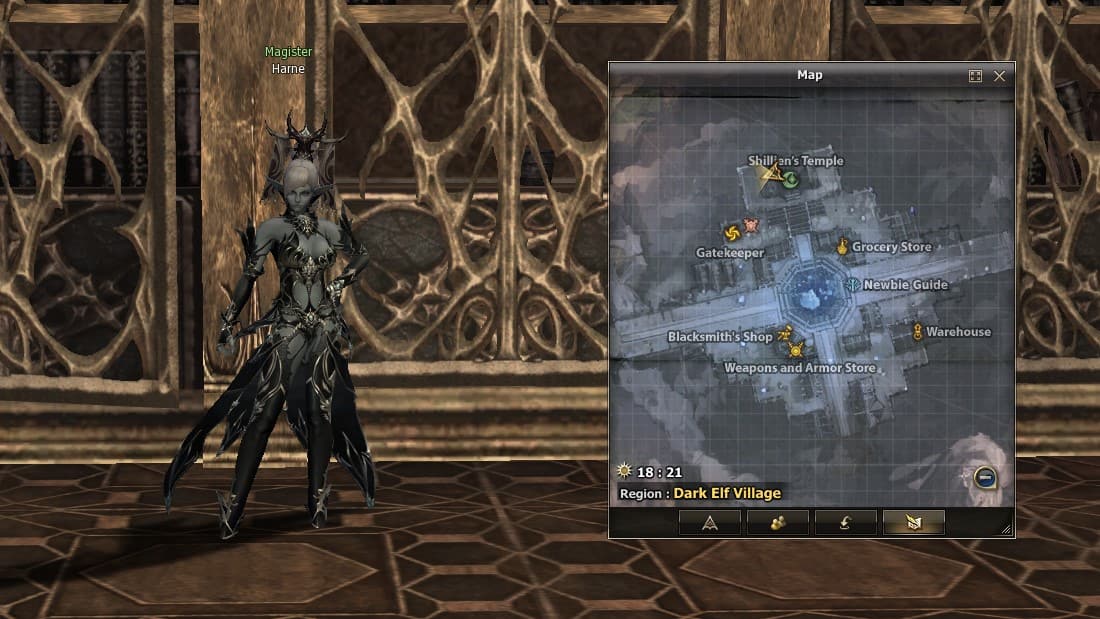The width and height of the screenshot is (1100, 619).
Task: Click the party members map button
Action: (777, 522)
